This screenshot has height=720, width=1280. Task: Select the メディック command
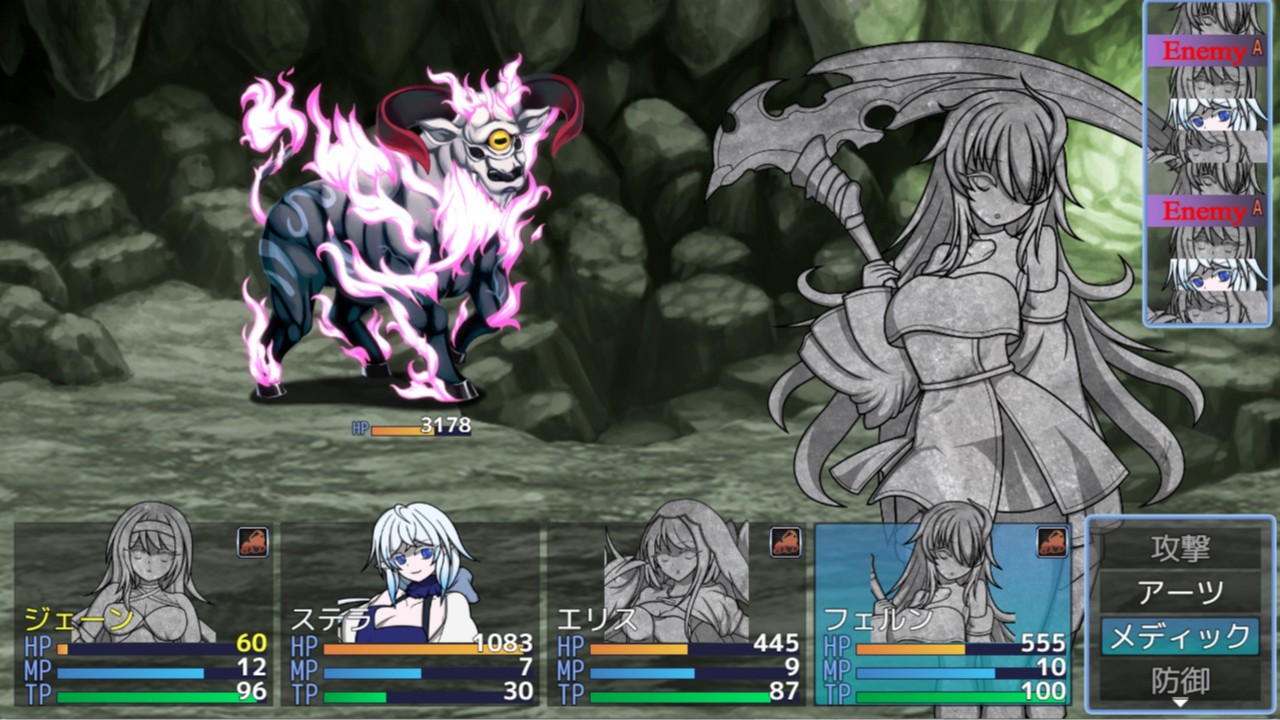pyautogui.click(x=1180, y=636)
